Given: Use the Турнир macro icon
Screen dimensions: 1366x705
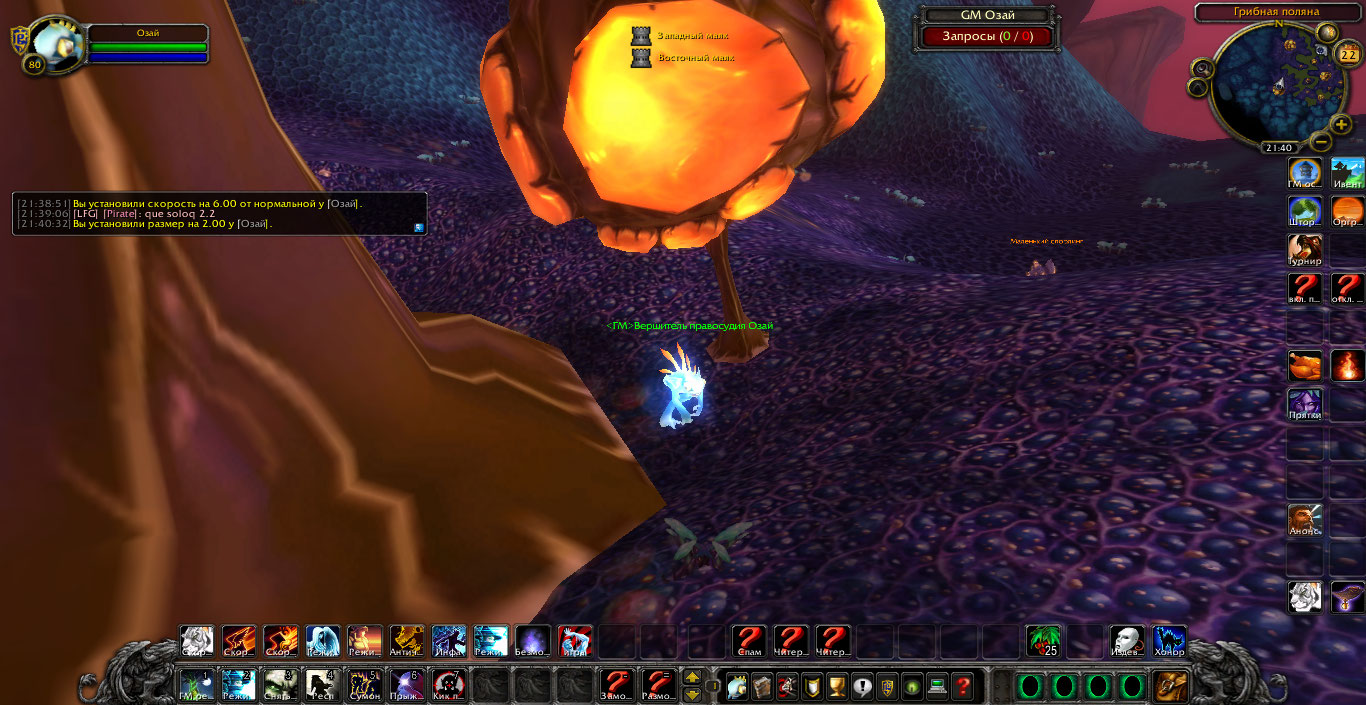Looking at the screenshot, I should [x=1305, y=249].
